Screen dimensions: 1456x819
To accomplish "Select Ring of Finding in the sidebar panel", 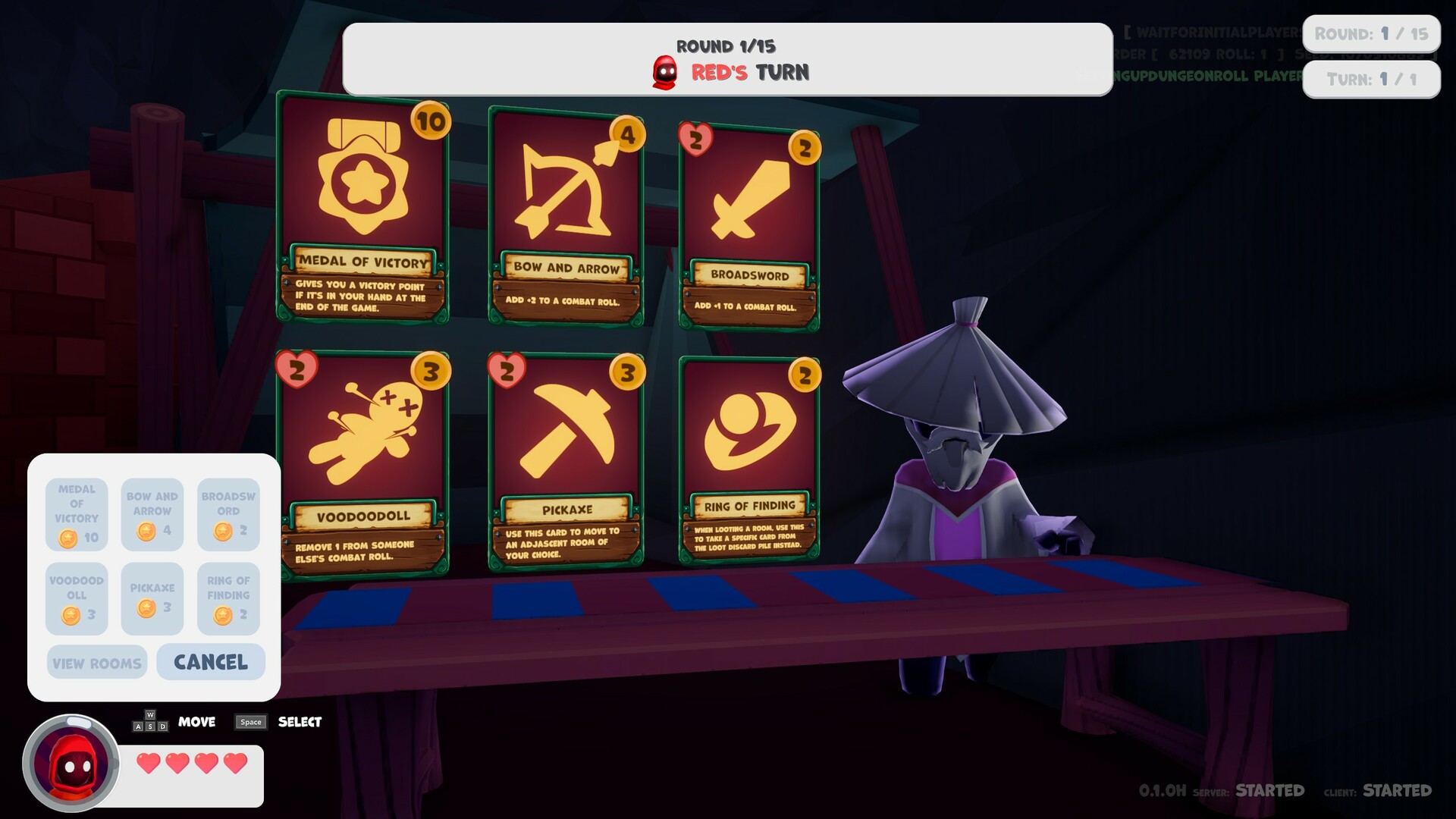I will pos(228,600).
